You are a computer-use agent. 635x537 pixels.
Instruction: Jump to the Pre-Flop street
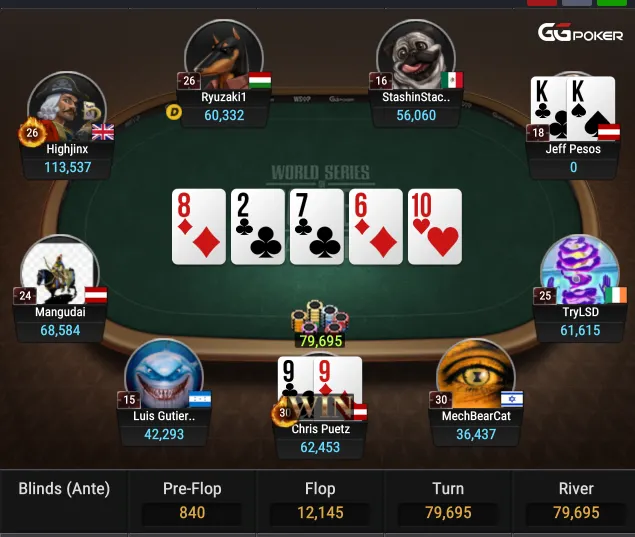192,501
